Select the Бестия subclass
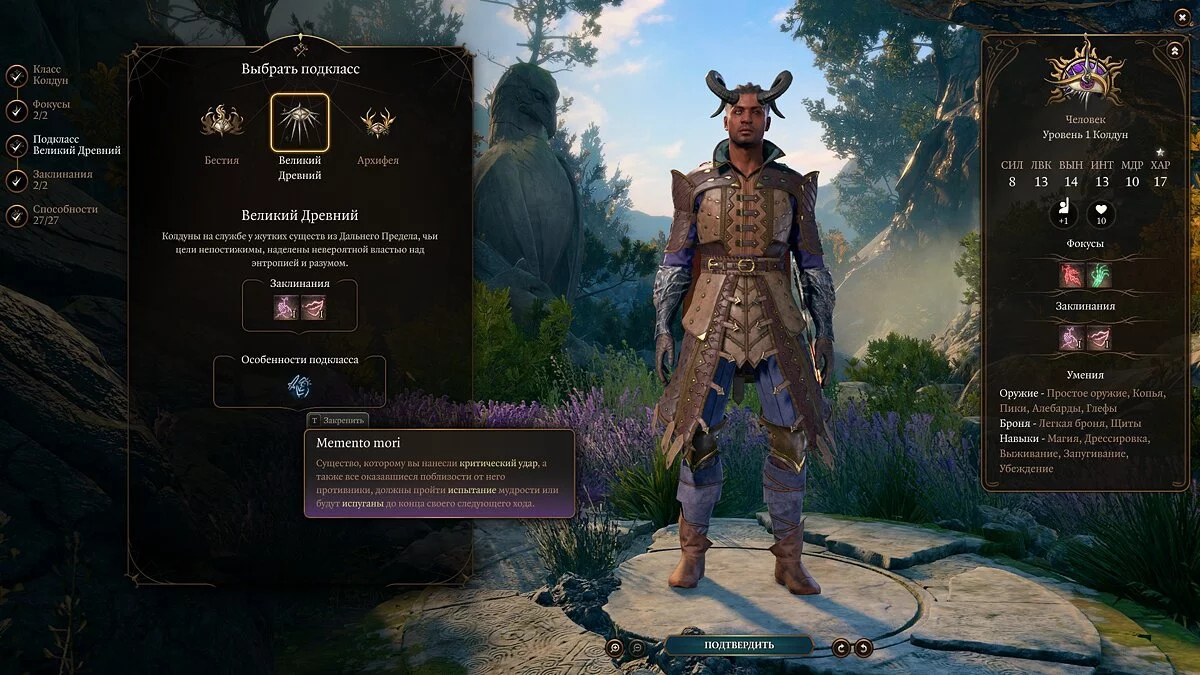 (221, 123)
